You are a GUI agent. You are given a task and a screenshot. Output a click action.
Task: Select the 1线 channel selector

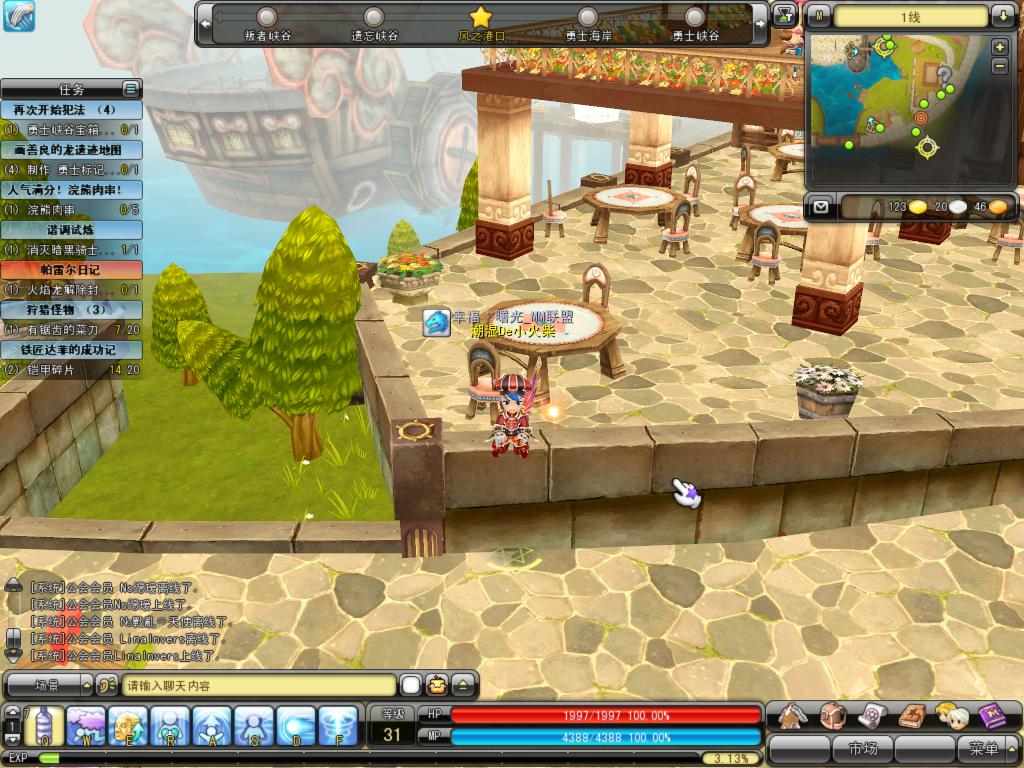[x=910, y=17]
